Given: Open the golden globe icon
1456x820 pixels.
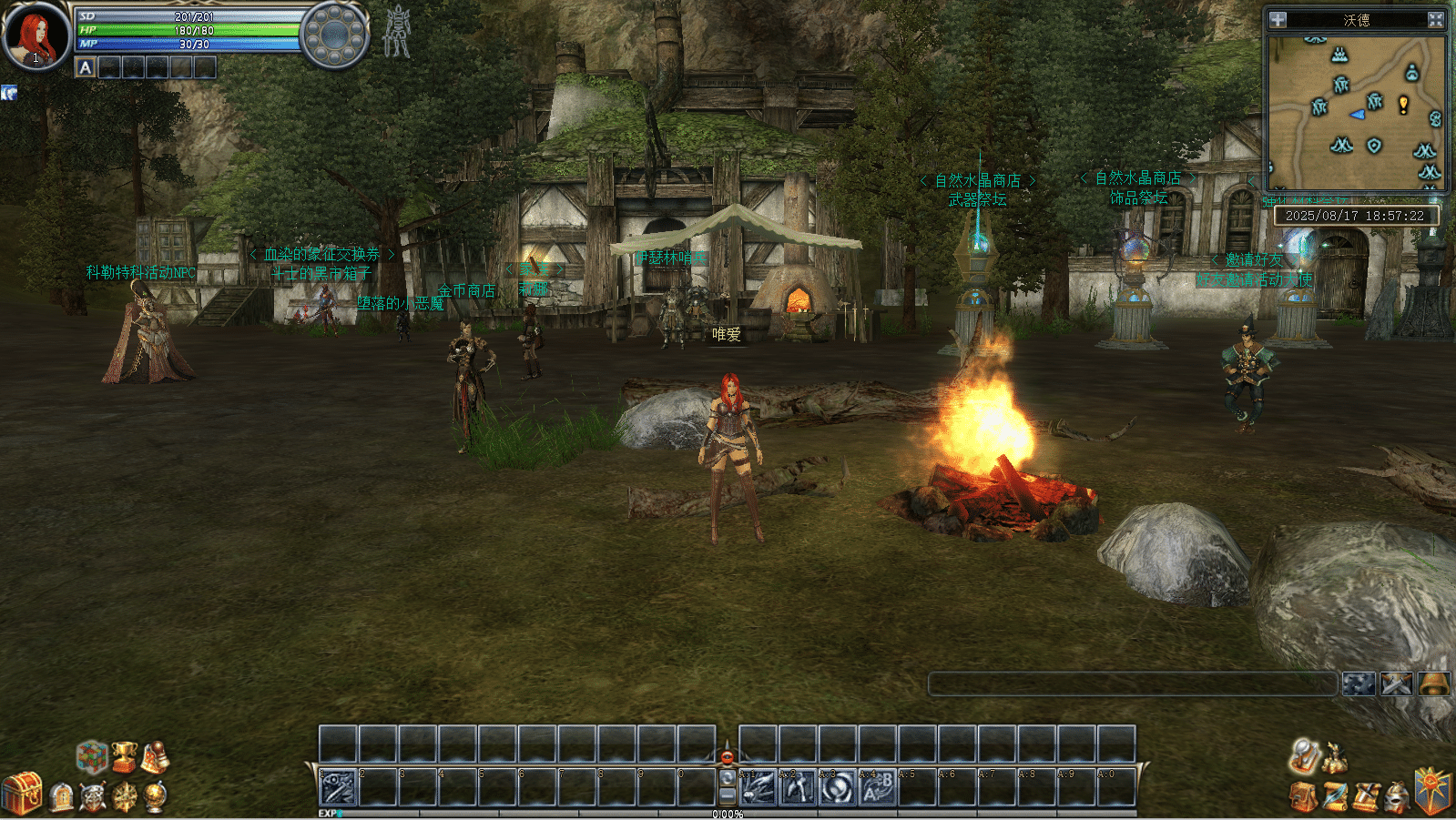Looking at the screenshot, I should tap(156, 796).
